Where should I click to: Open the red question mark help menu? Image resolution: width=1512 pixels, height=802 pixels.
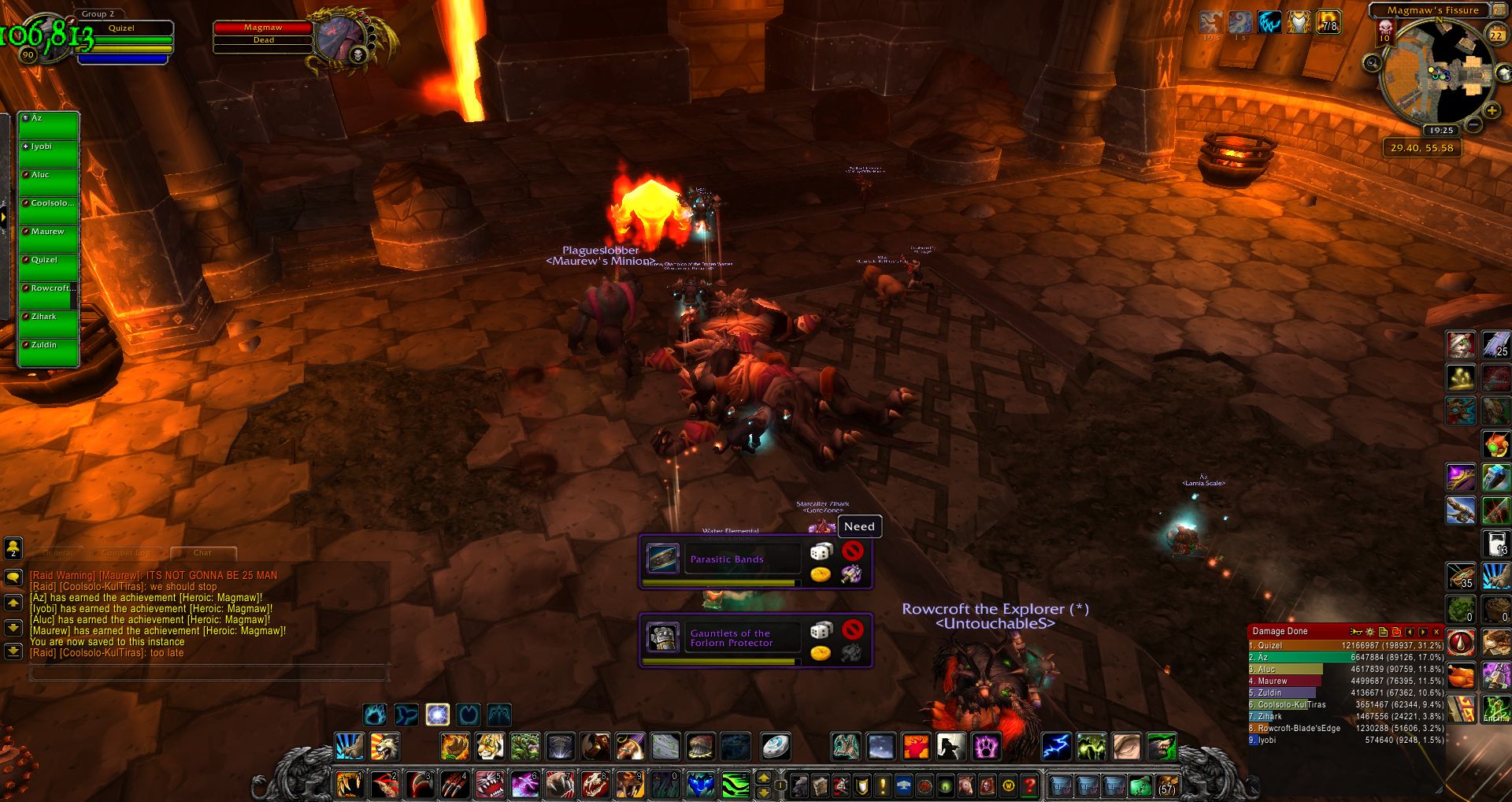point(1029,785)
